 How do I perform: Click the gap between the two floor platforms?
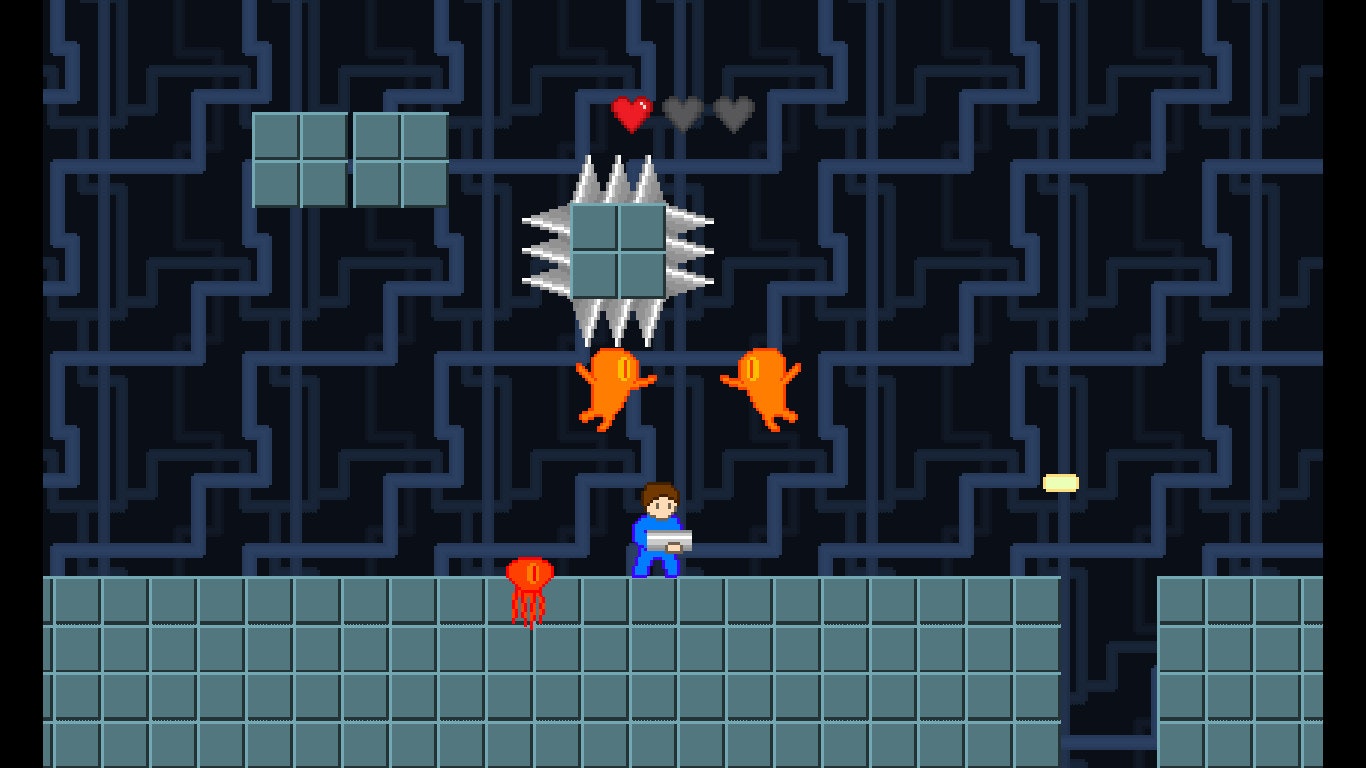[x=1110, y=650]
